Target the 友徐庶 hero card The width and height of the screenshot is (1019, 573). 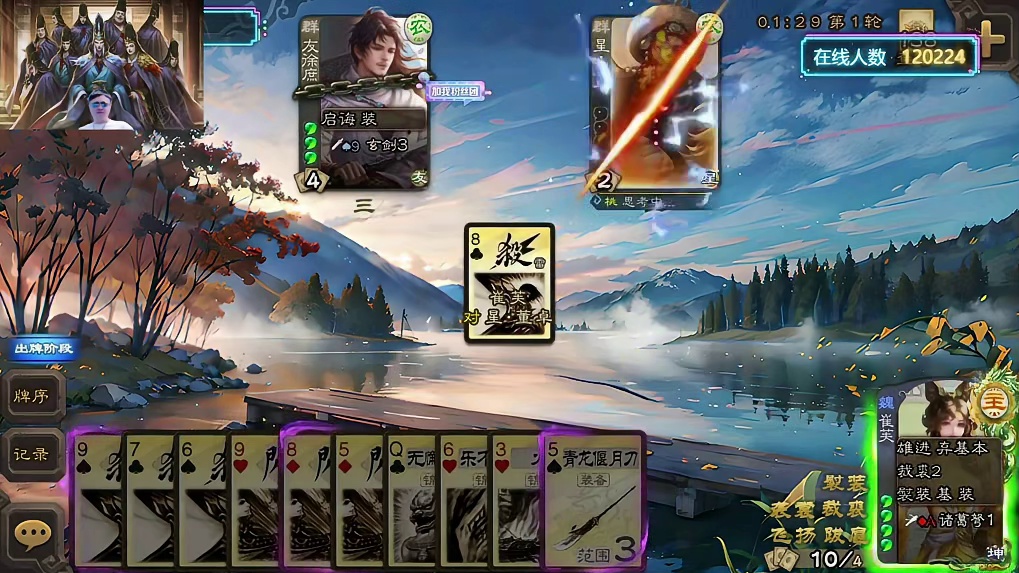tap(365, 100)
